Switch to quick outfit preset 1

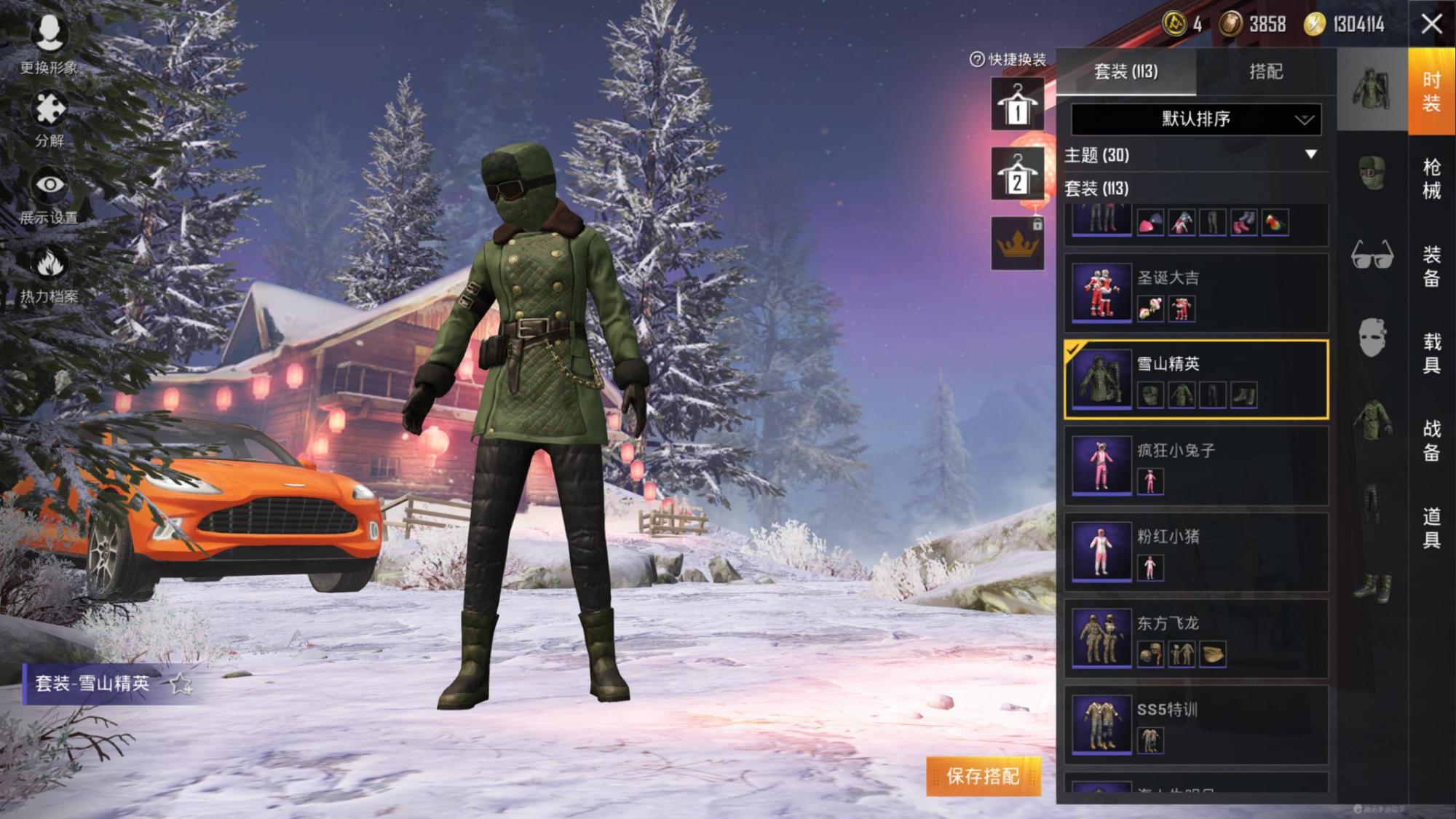pyautogui.click(x=1017, y=105)
